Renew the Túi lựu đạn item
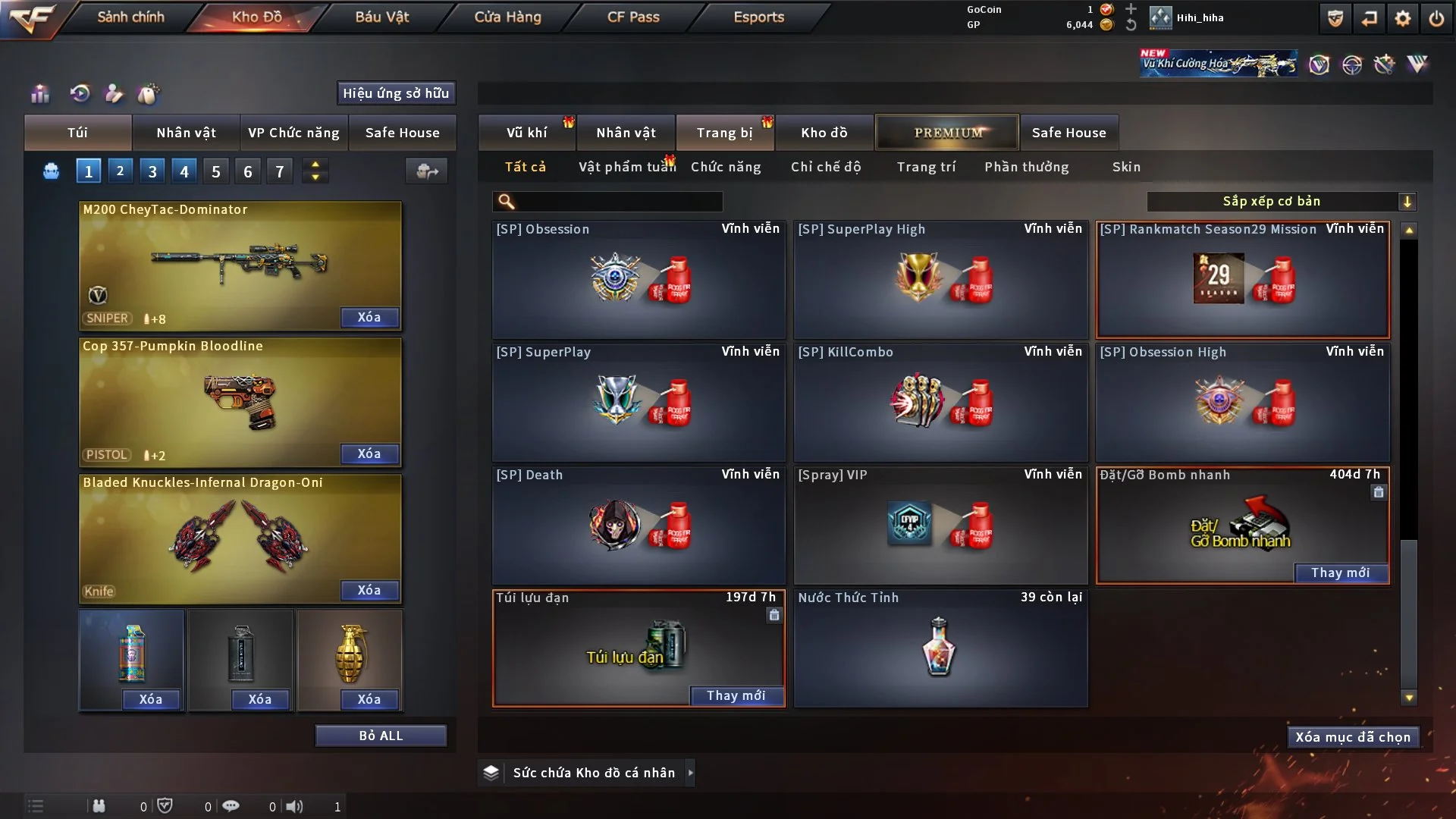Screen dimensions: 1456x819 point(736,695)
